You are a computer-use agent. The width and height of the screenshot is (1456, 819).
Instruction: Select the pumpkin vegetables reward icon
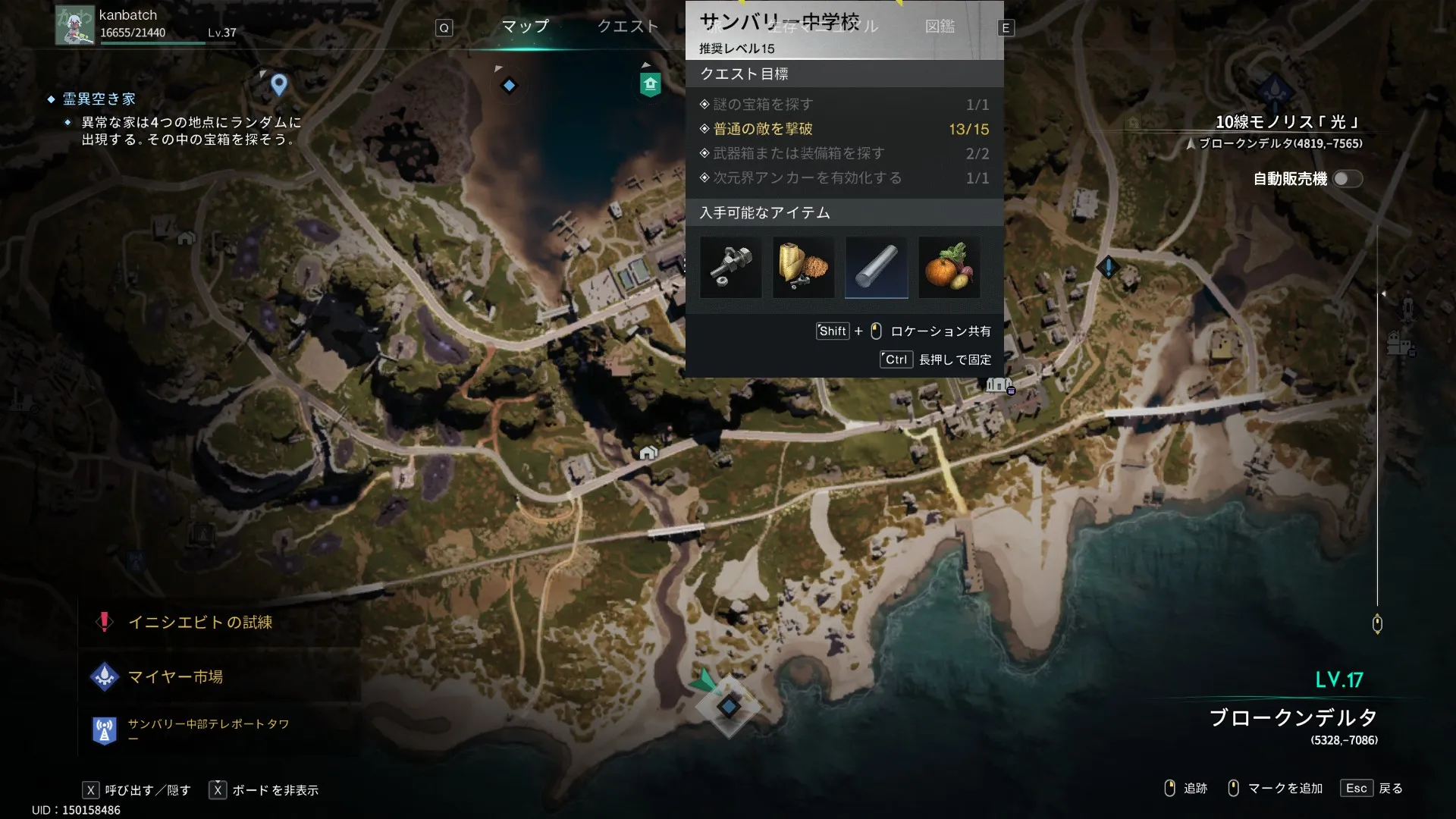coord(949,267)
